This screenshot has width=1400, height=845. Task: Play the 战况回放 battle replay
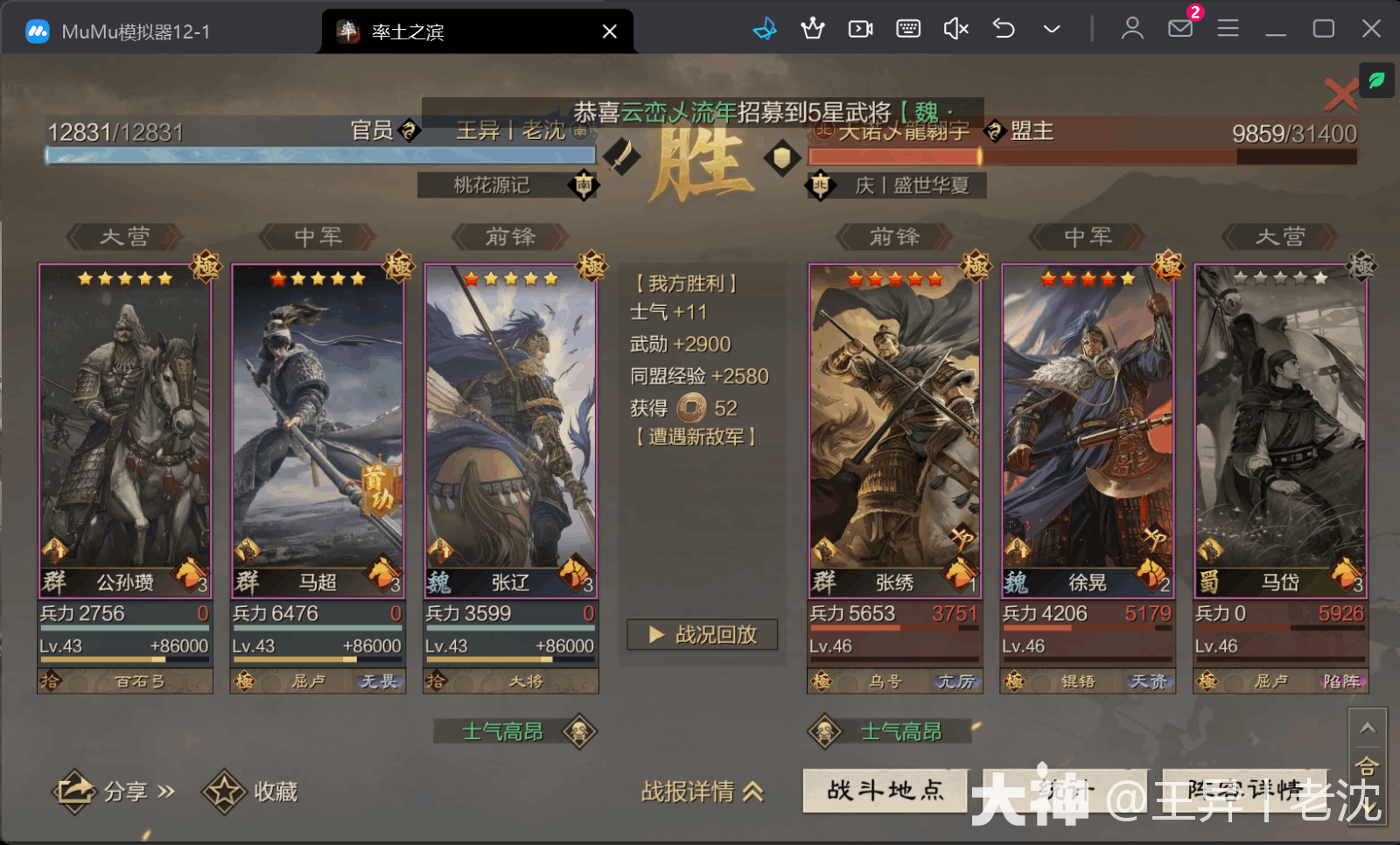[x=701, y=635]
